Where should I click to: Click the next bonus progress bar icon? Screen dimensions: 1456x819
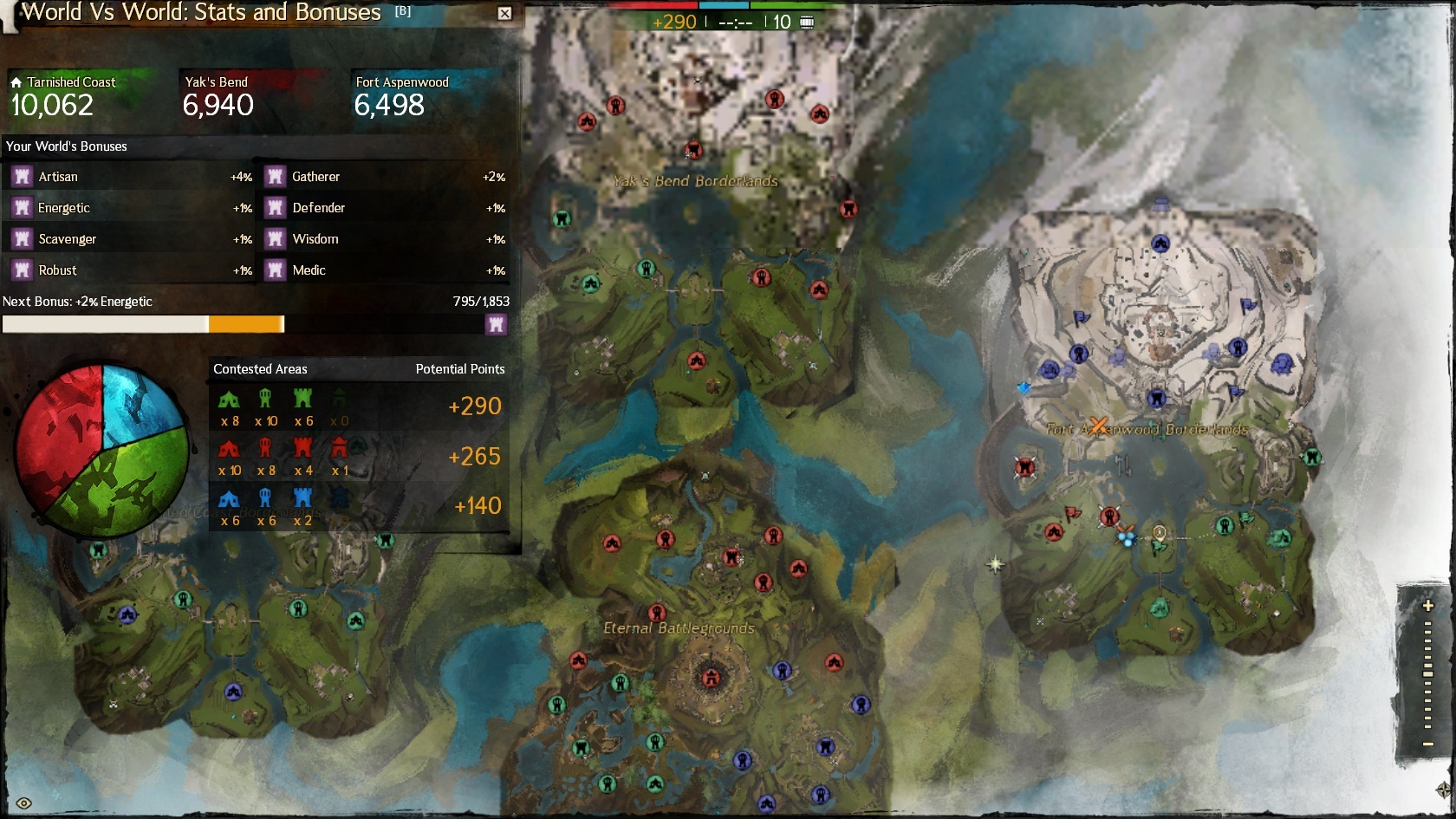496,324
